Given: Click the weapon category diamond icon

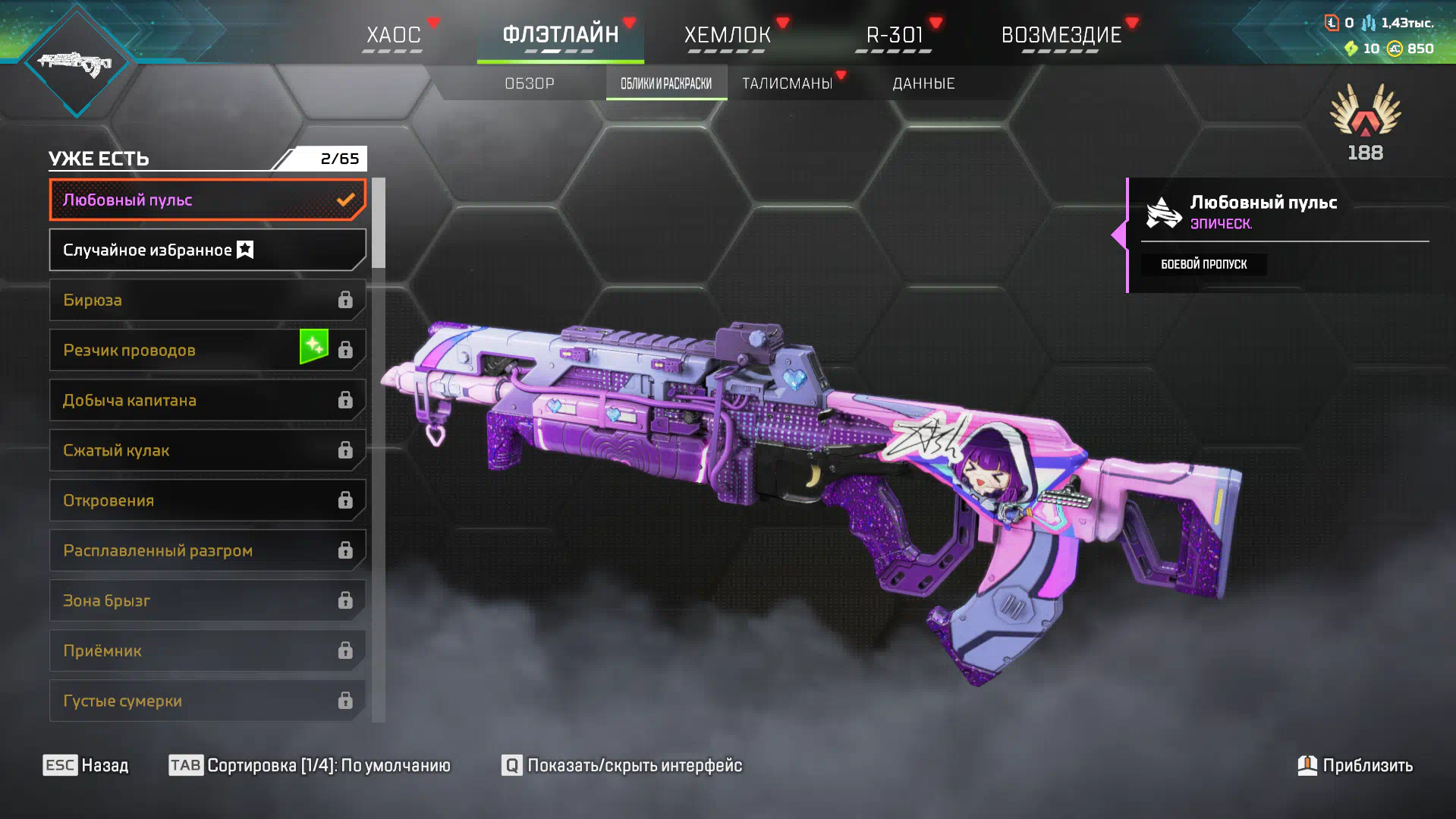Looking at the screenshot, I should tap(76, 62).
